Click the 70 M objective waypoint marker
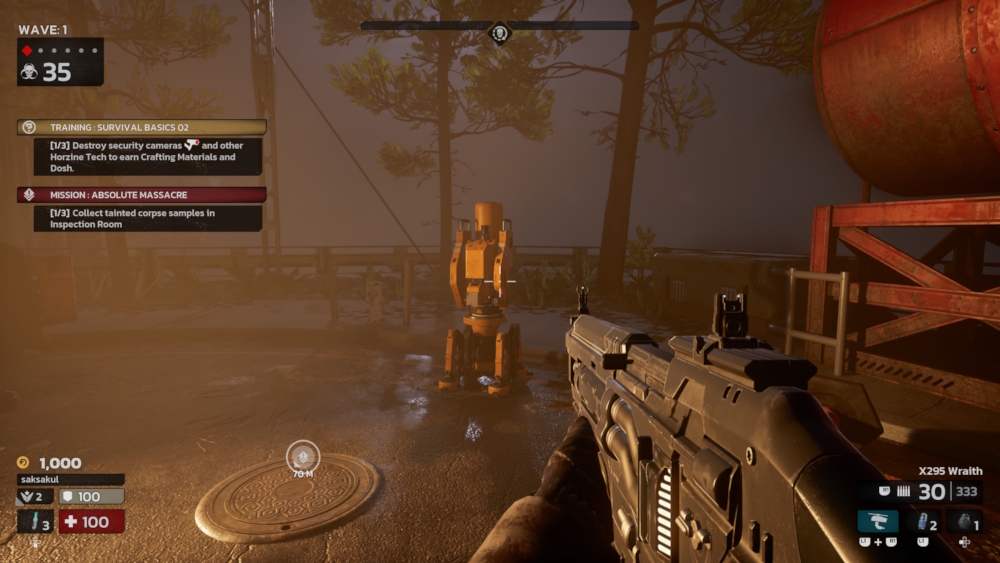 point(303,457)
